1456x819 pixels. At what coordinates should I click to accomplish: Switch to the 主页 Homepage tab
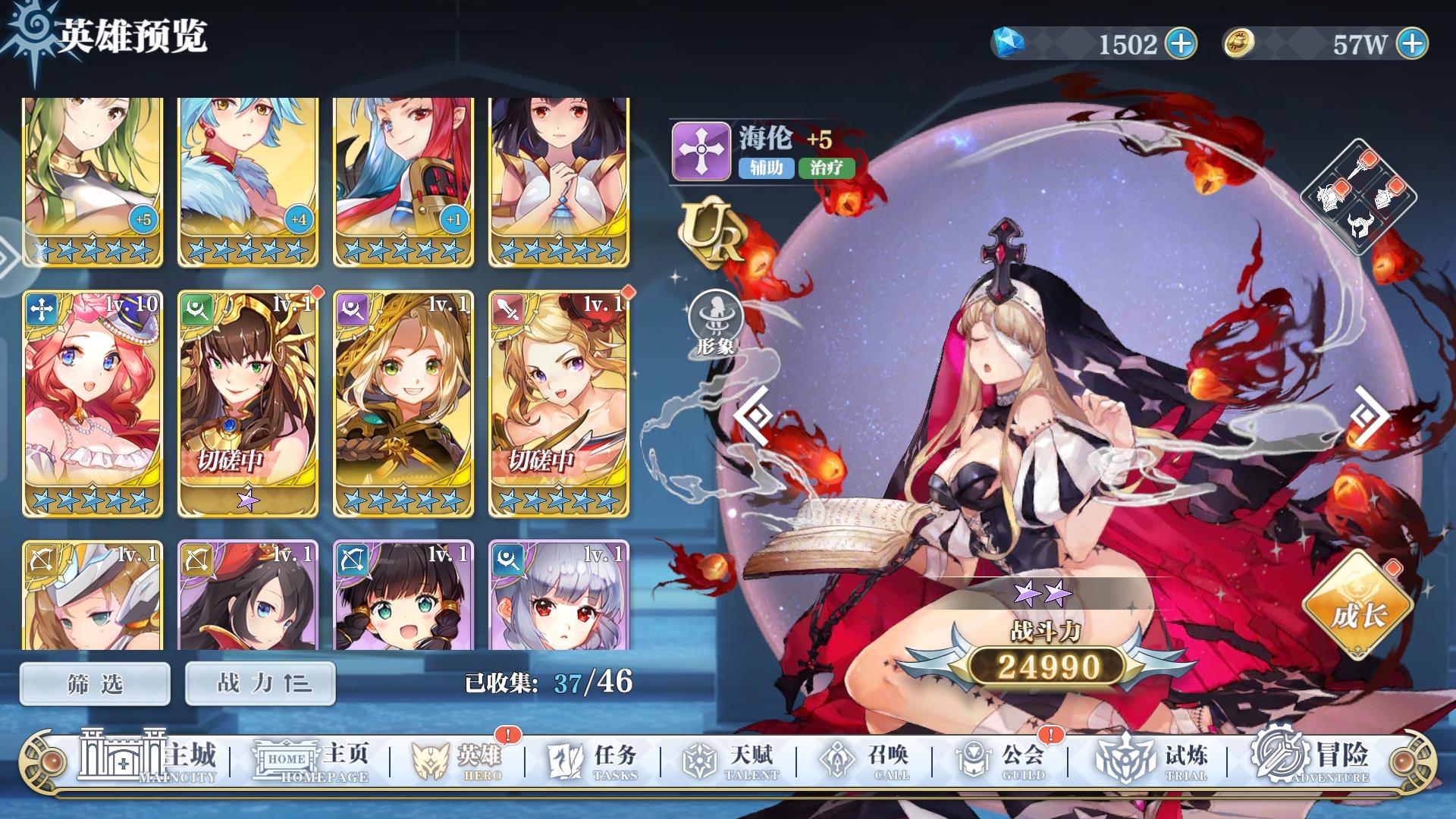point(311,758)
